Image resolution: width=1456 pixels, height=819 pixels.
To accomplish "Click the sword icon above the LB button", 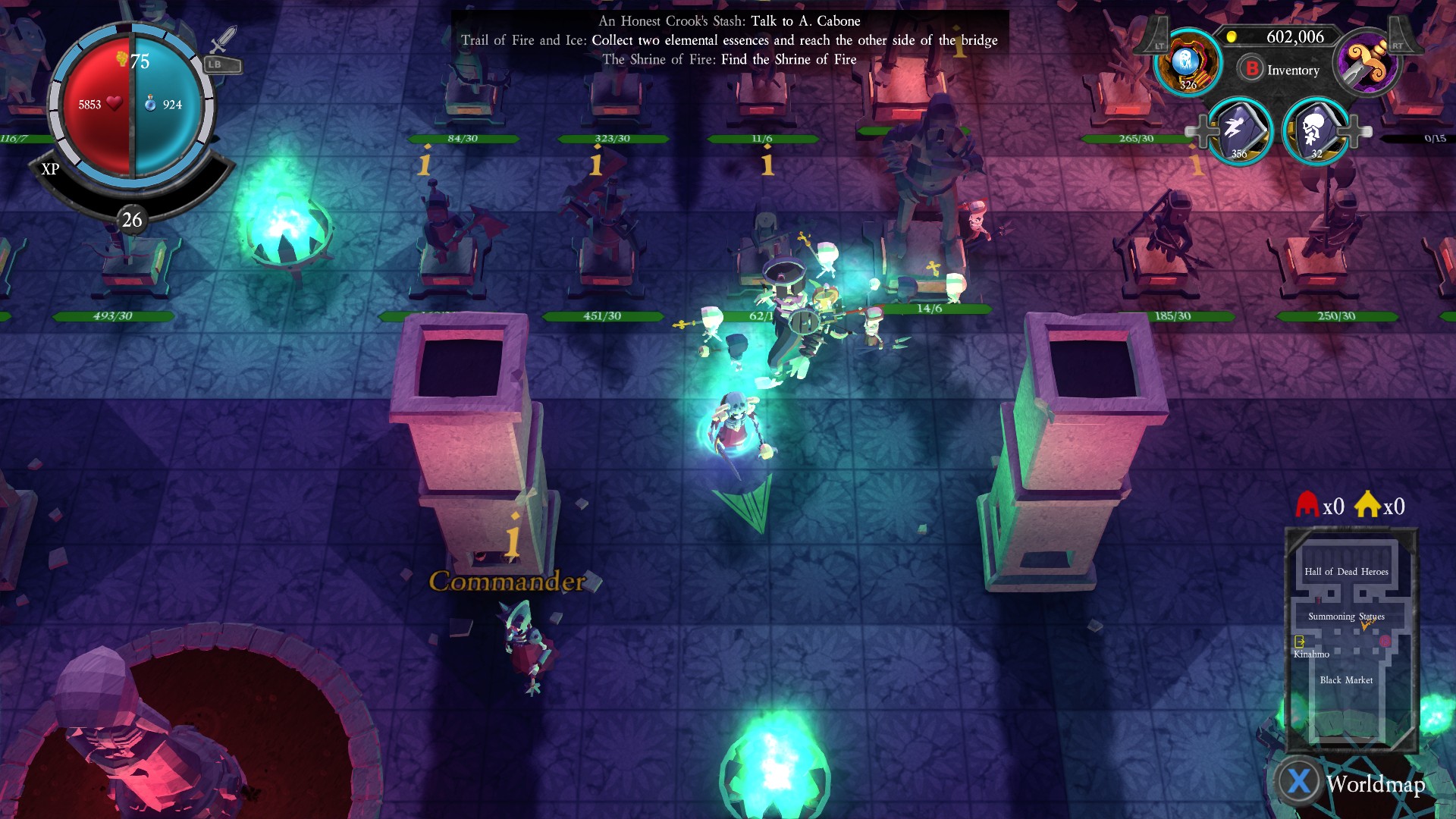I will pos(221,40).
